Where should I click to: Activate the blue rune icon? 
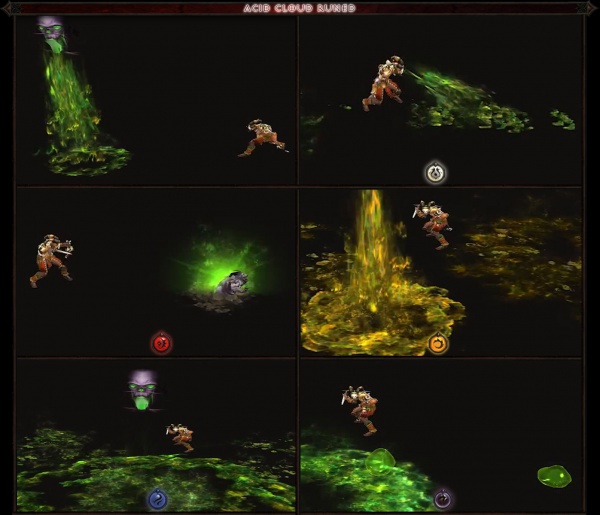point(157,498)
